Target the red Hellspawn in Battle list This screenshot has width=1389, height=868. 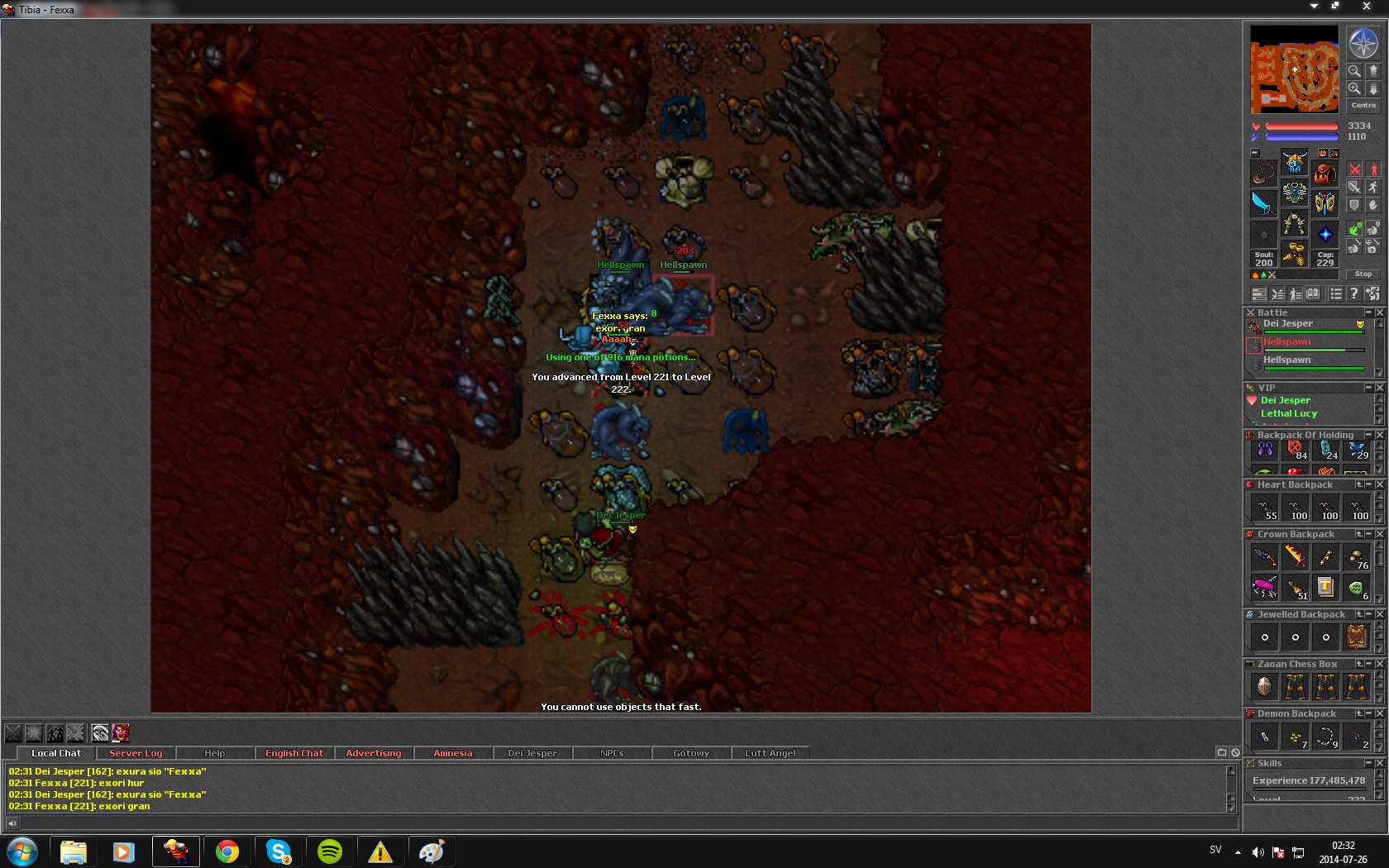pyautogui.click(x=1286, y=342)
